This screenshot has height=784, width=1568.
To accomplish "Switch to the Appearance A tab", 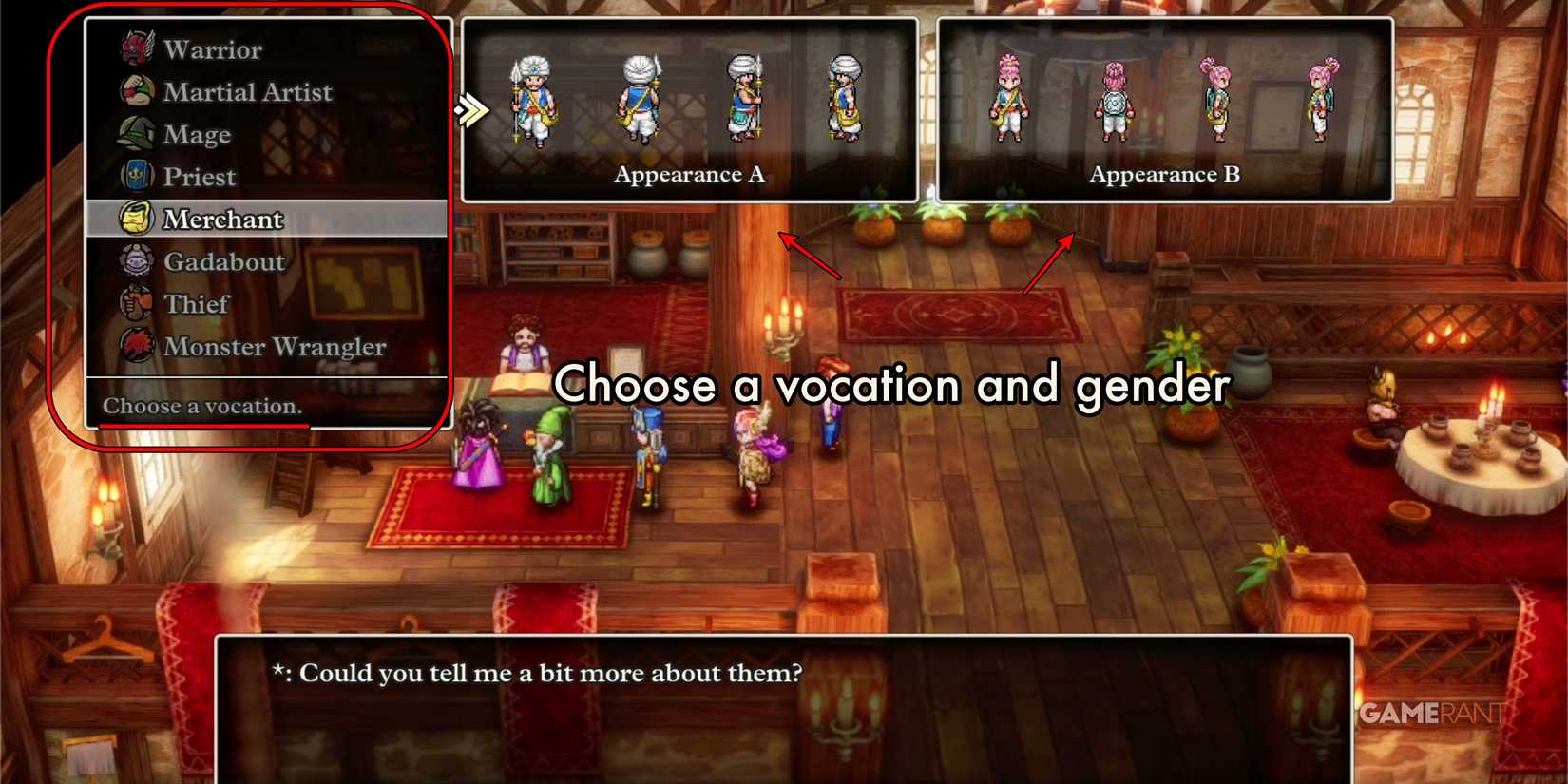I will pyautogui.click(x=688, y=174).
